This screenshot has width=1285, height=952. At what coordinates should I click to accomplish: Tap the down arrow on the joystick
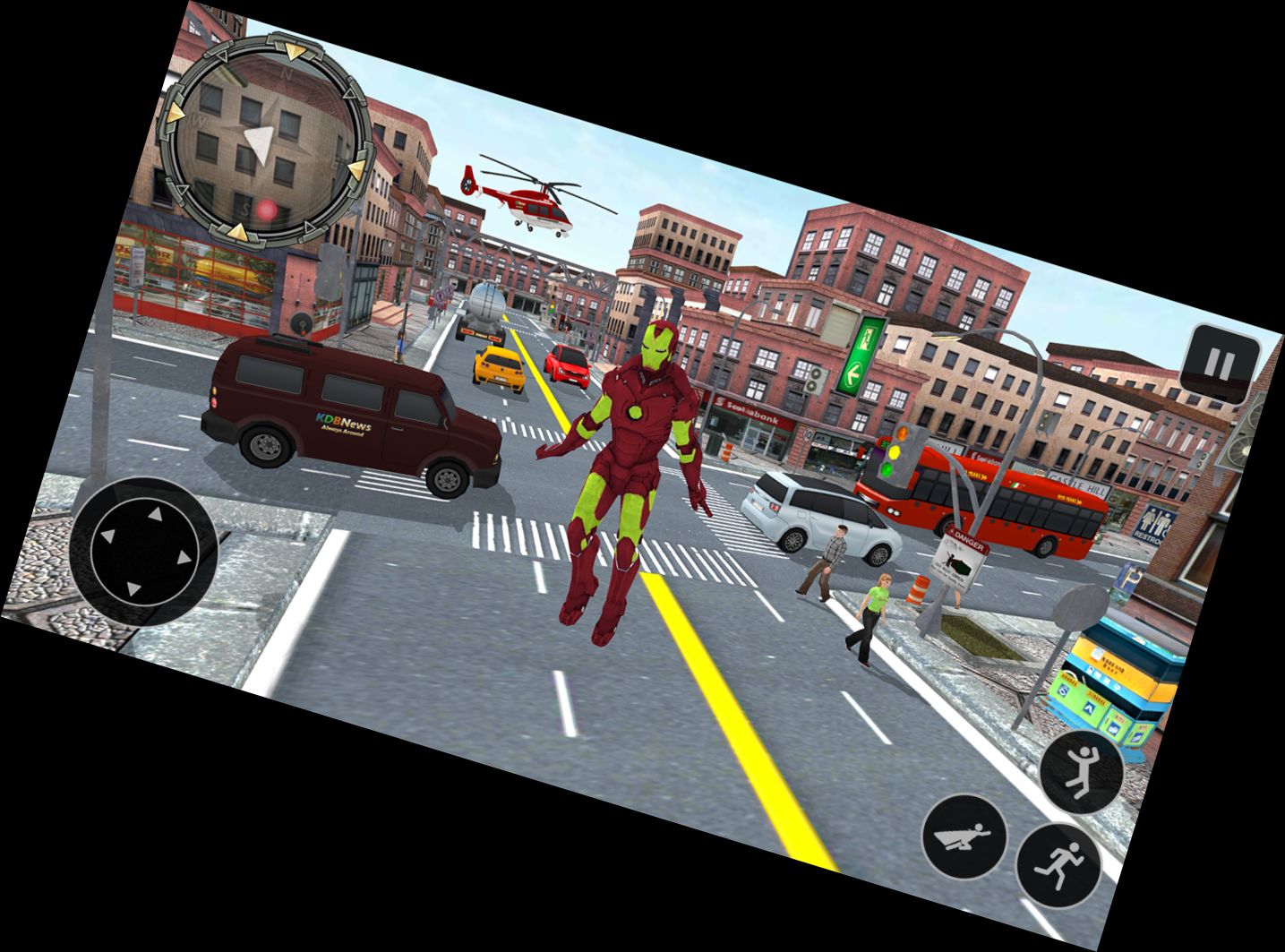point(133,589)
